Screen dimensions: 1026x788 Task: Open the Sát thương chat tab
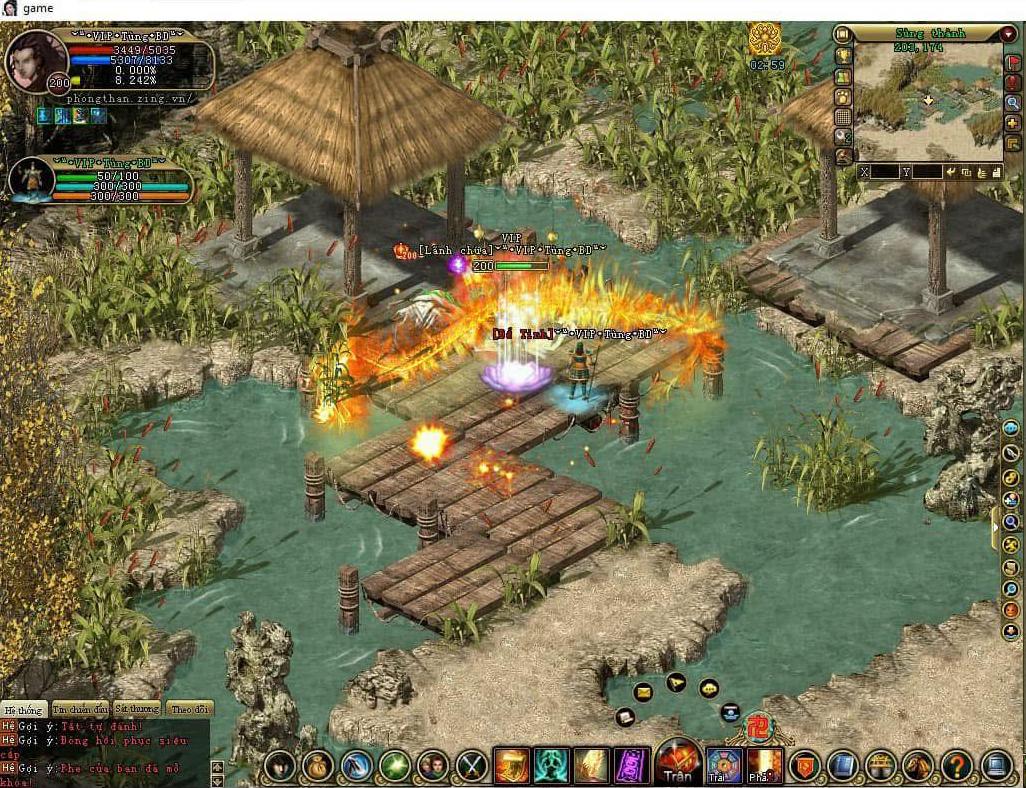pos(136,708)
